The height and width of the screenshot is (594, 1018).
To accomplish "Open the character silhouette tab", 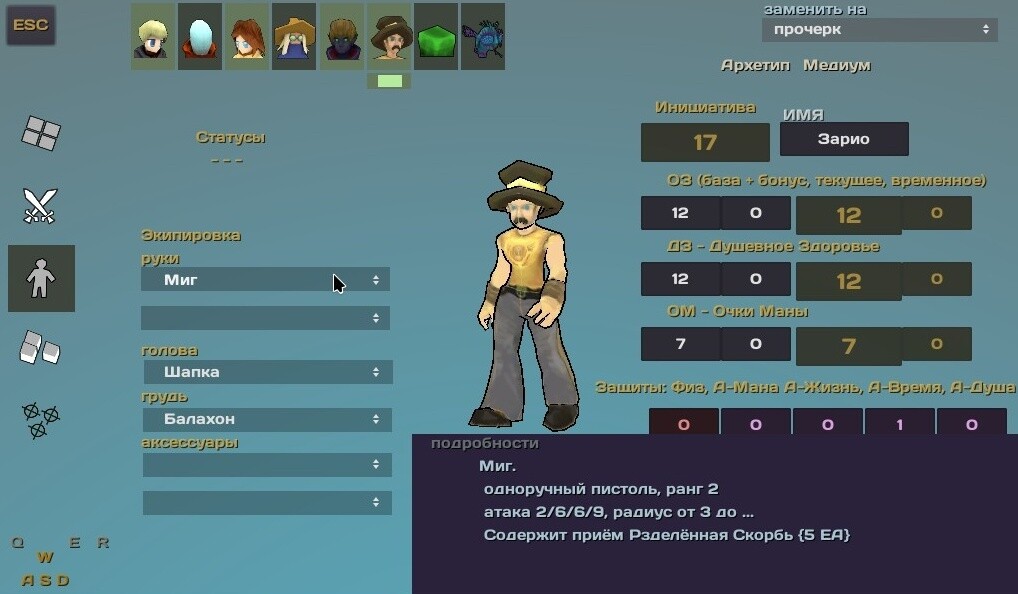I will point(41,278).
